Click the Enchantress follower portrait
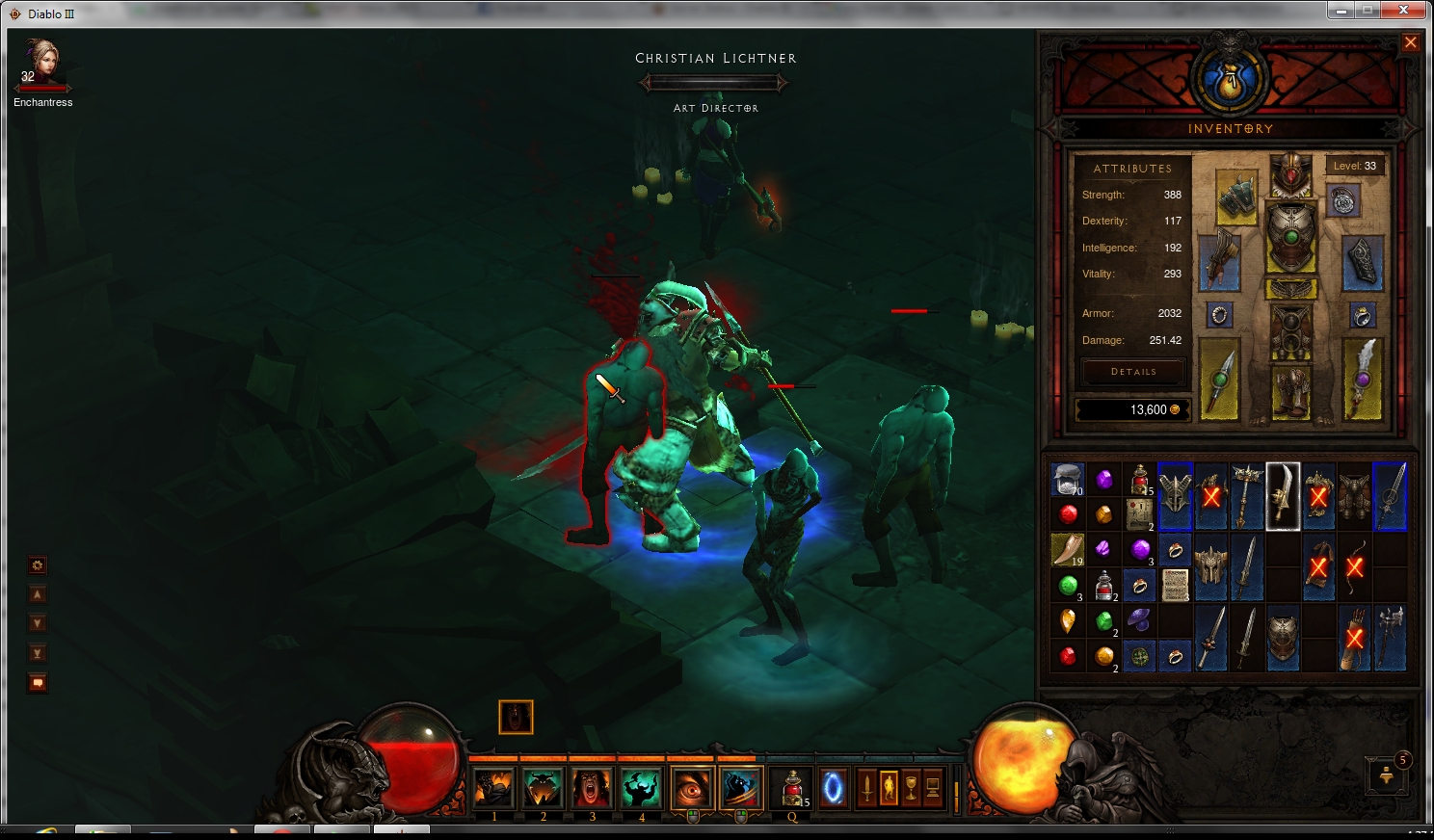Image resolution: width=1434 pixels, height=840 pixels. click(x=42, y=64)
